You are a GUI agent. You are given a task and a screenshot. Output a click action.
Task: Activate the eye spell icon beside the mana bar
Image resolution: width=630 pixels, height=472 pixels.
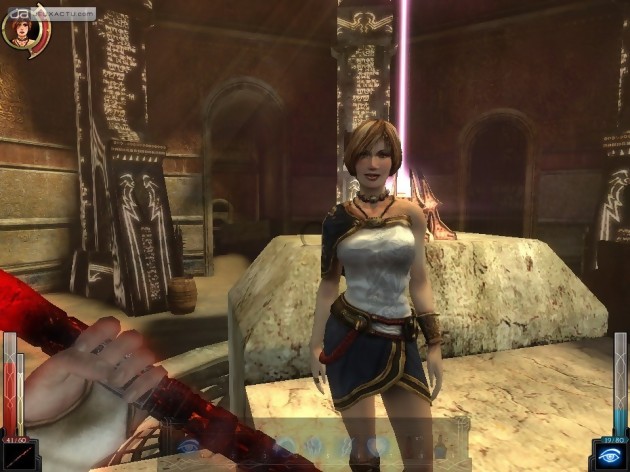612,455
